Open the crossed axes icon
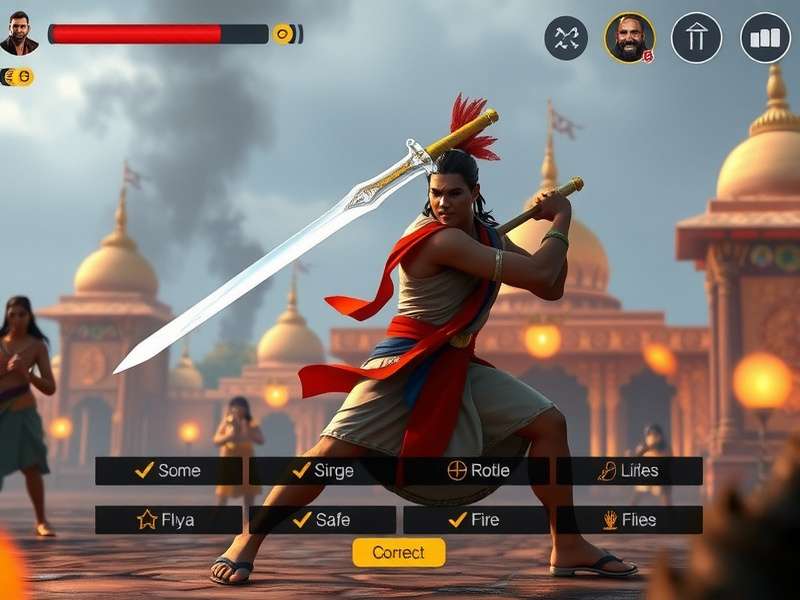This screenshot has height=600, width=800. 566,38
